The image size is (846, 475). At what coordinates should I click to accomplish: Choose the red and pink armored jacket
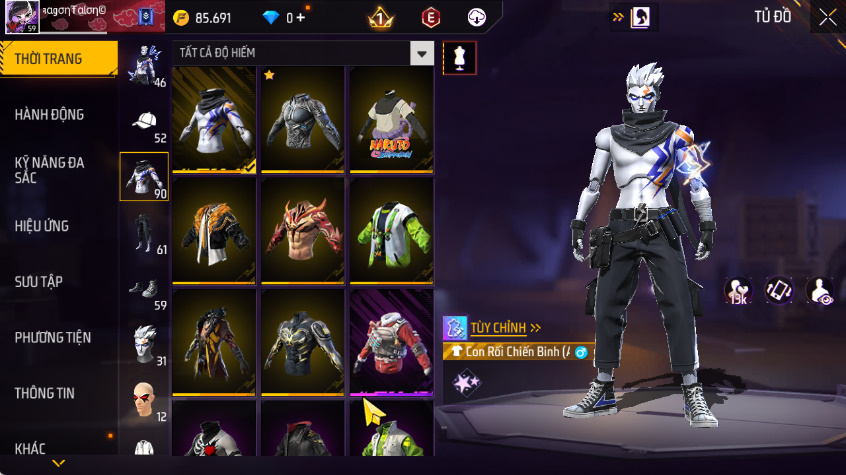point(391,342)
